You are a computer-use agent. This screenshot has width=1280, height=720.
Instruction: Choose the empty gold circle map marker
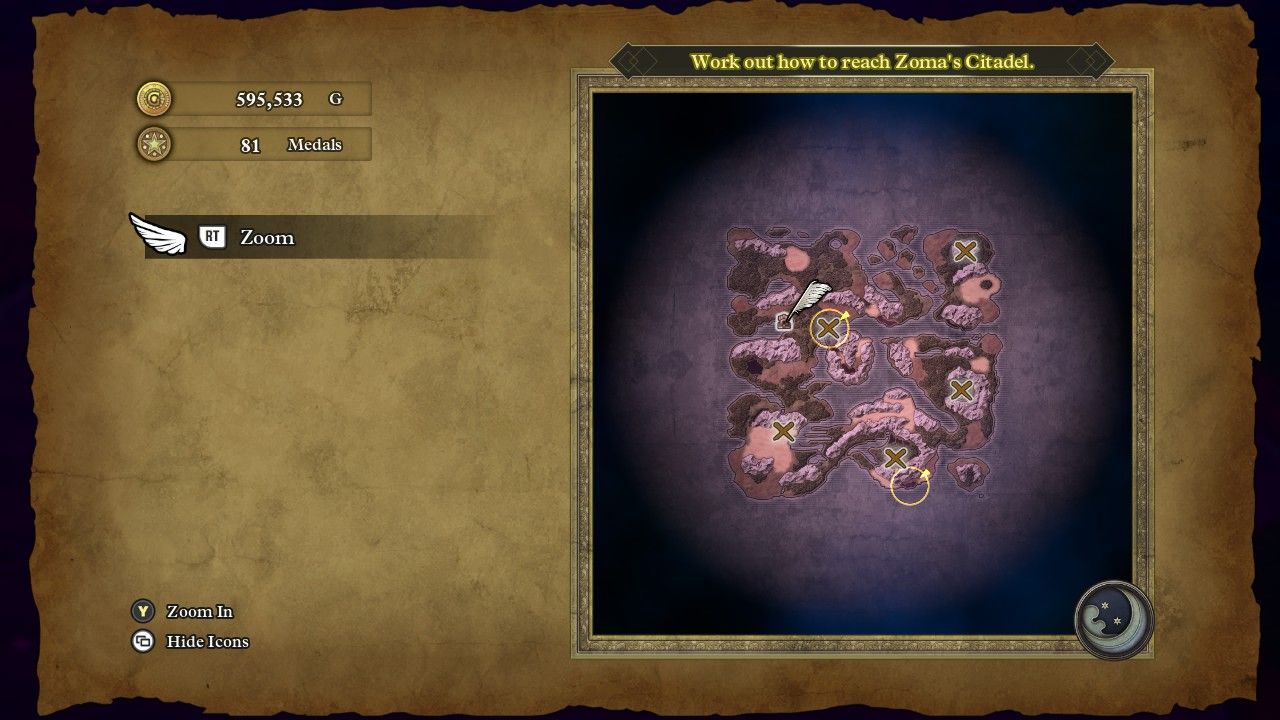tap(909, 486)
